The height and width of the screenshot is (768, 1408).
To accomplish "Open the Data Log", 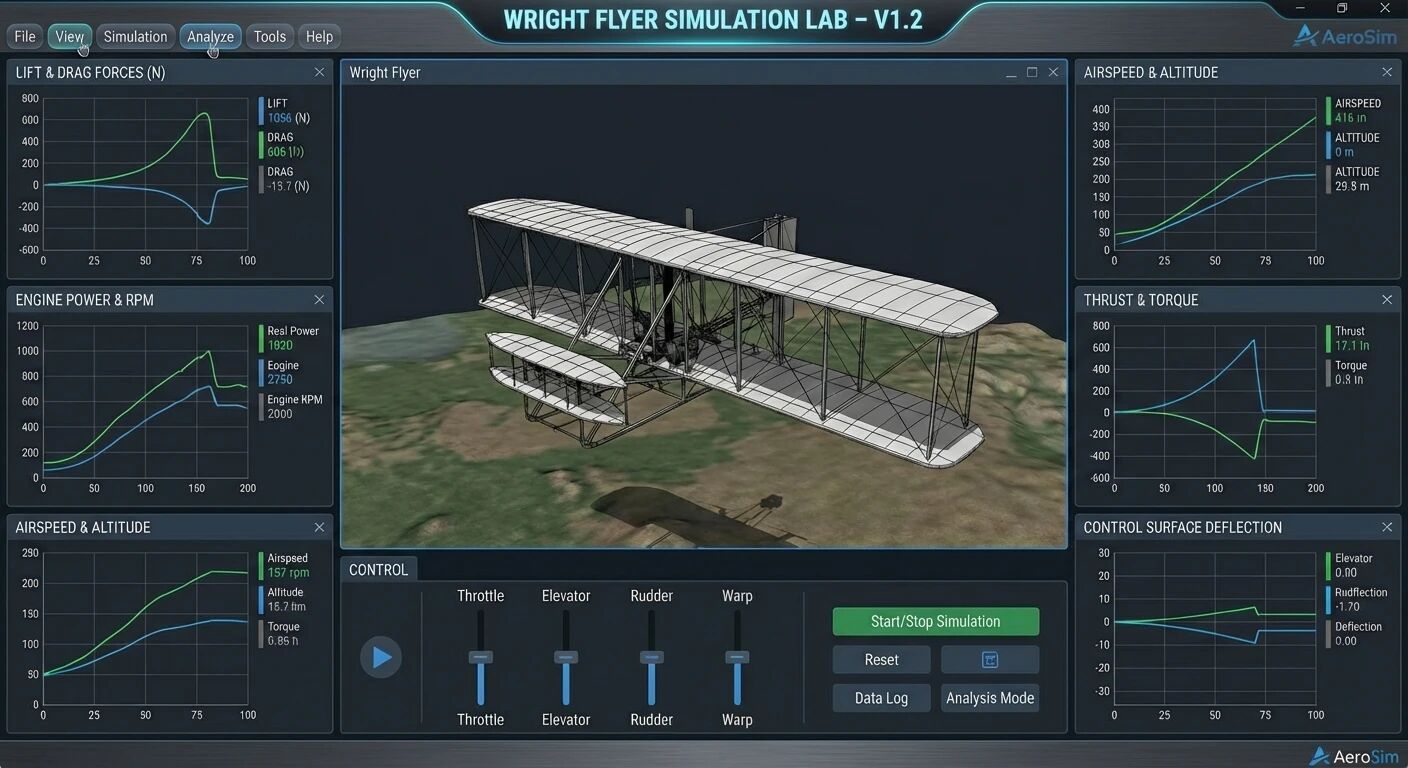I will [x=881, y=698].
